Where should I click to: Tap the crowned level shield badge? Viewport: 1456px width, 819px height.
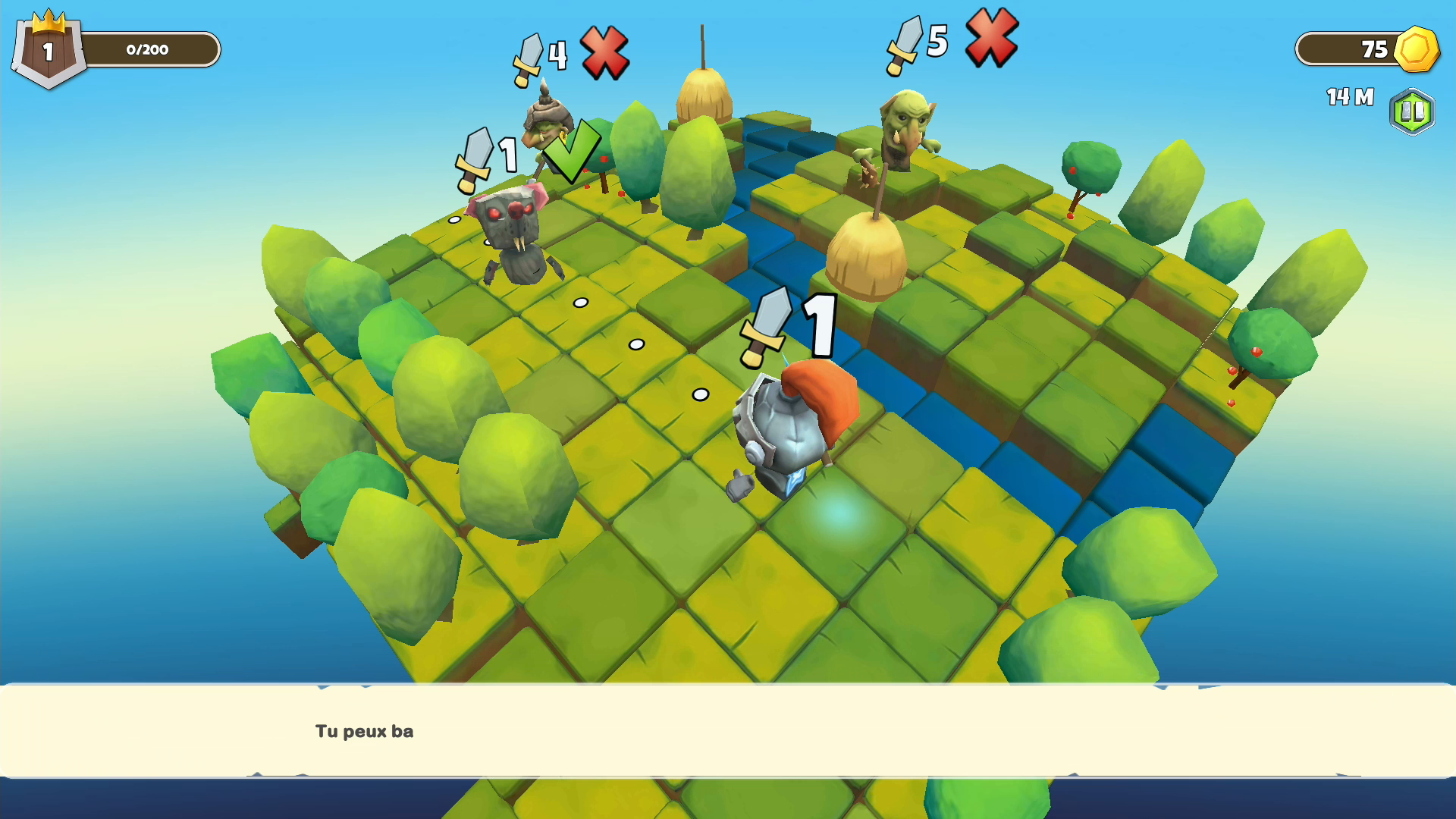tap(48, 50)
